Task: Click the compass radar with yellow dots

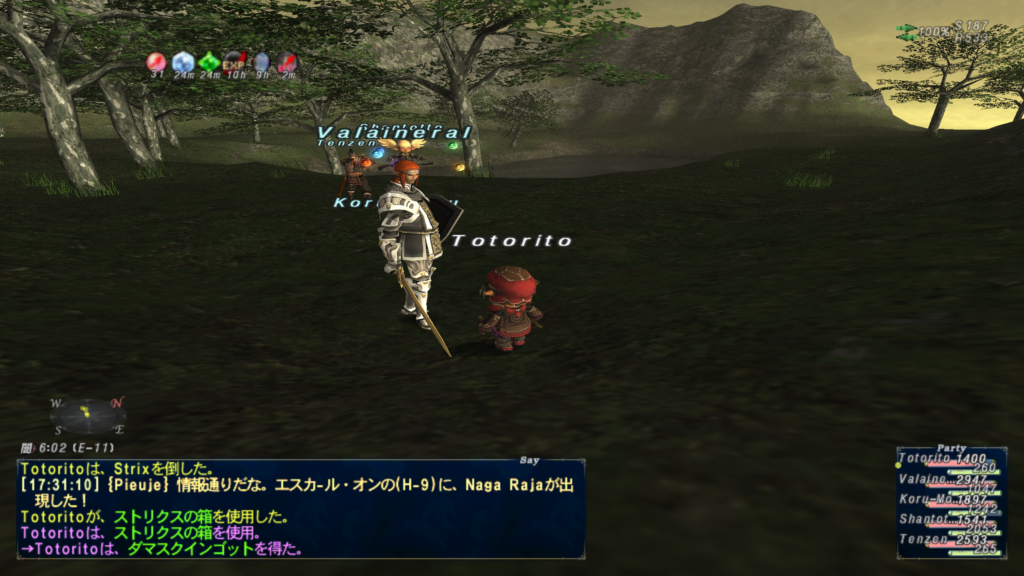Action: pos(88,415)
